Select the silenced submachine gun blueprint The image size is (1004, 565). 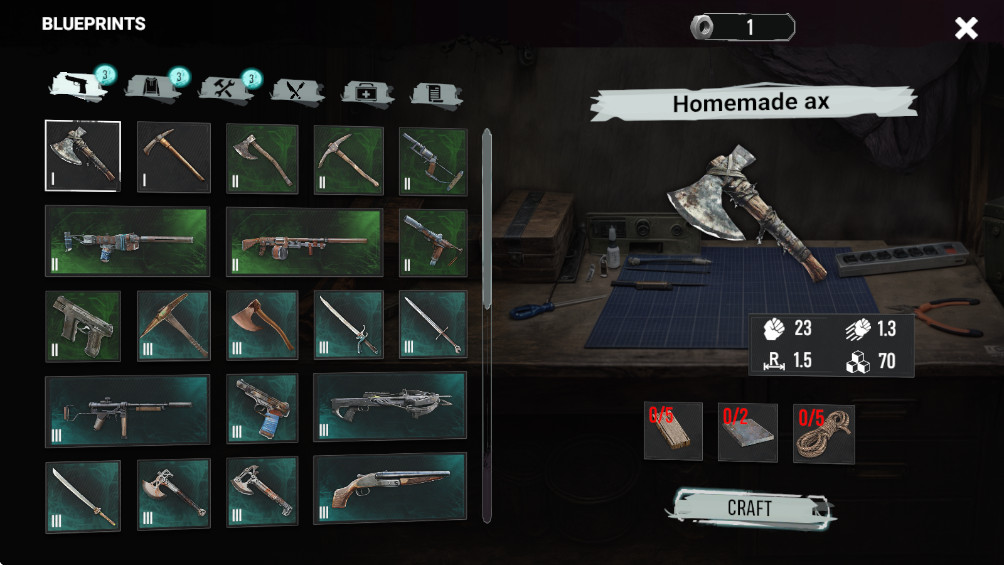click(x=128, y=410)
